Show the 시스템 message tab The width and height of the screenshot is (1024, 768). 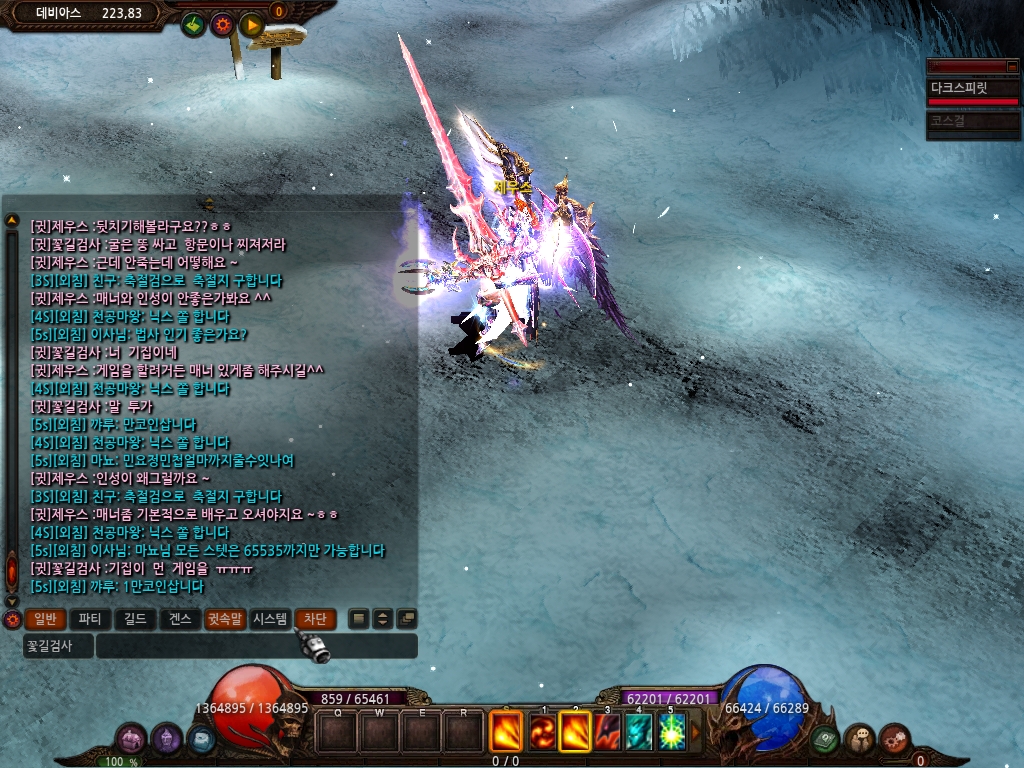point(270,619)
